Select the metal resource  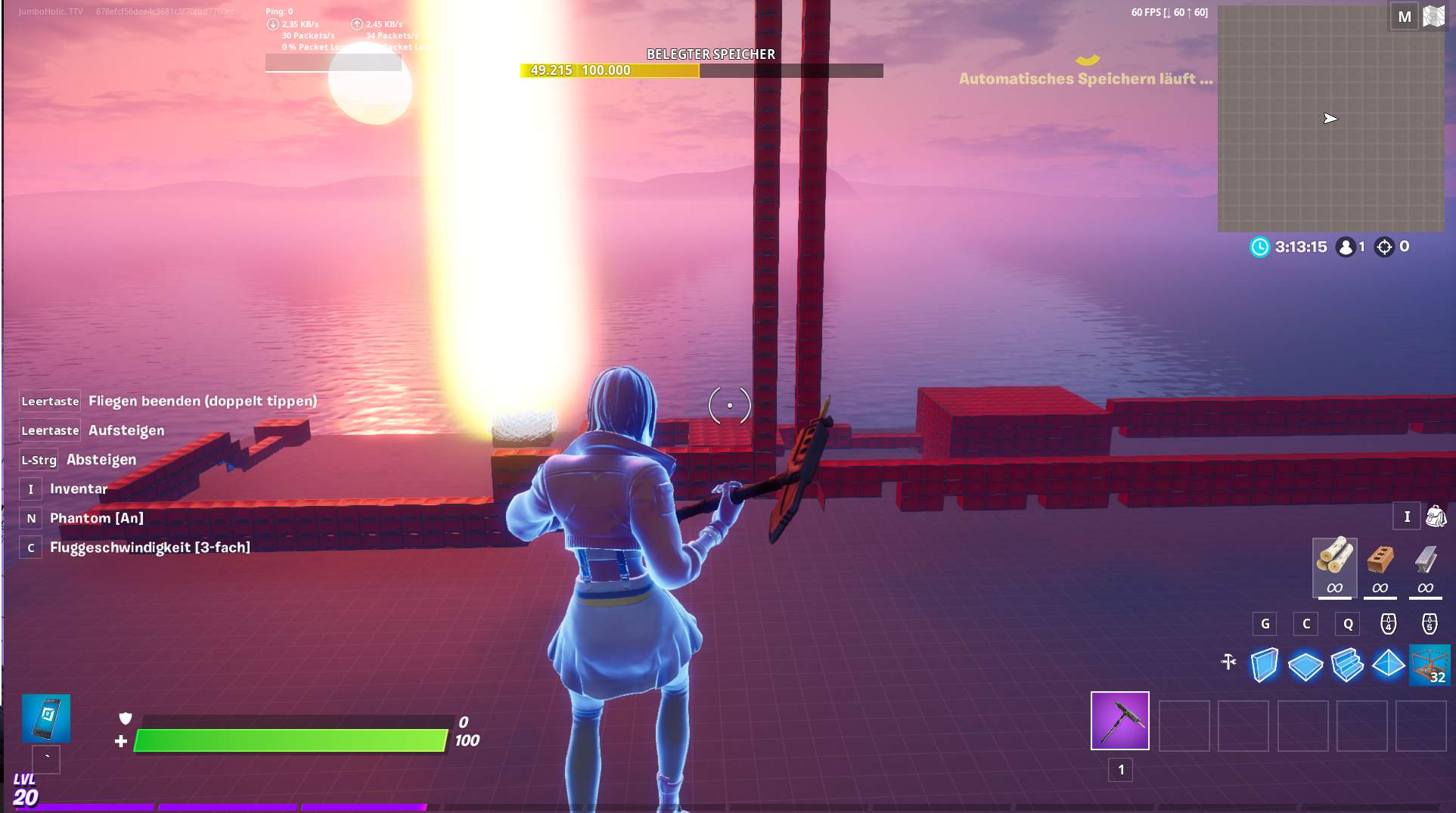1425,561
